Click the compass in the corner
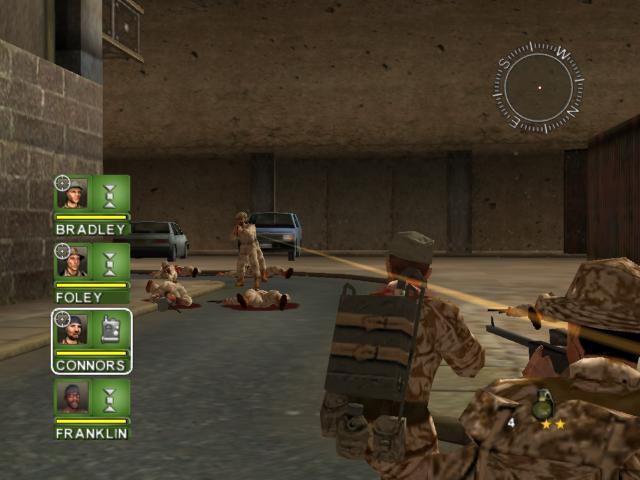The height and width of the screenshot is (480, 640). point(538,87)
